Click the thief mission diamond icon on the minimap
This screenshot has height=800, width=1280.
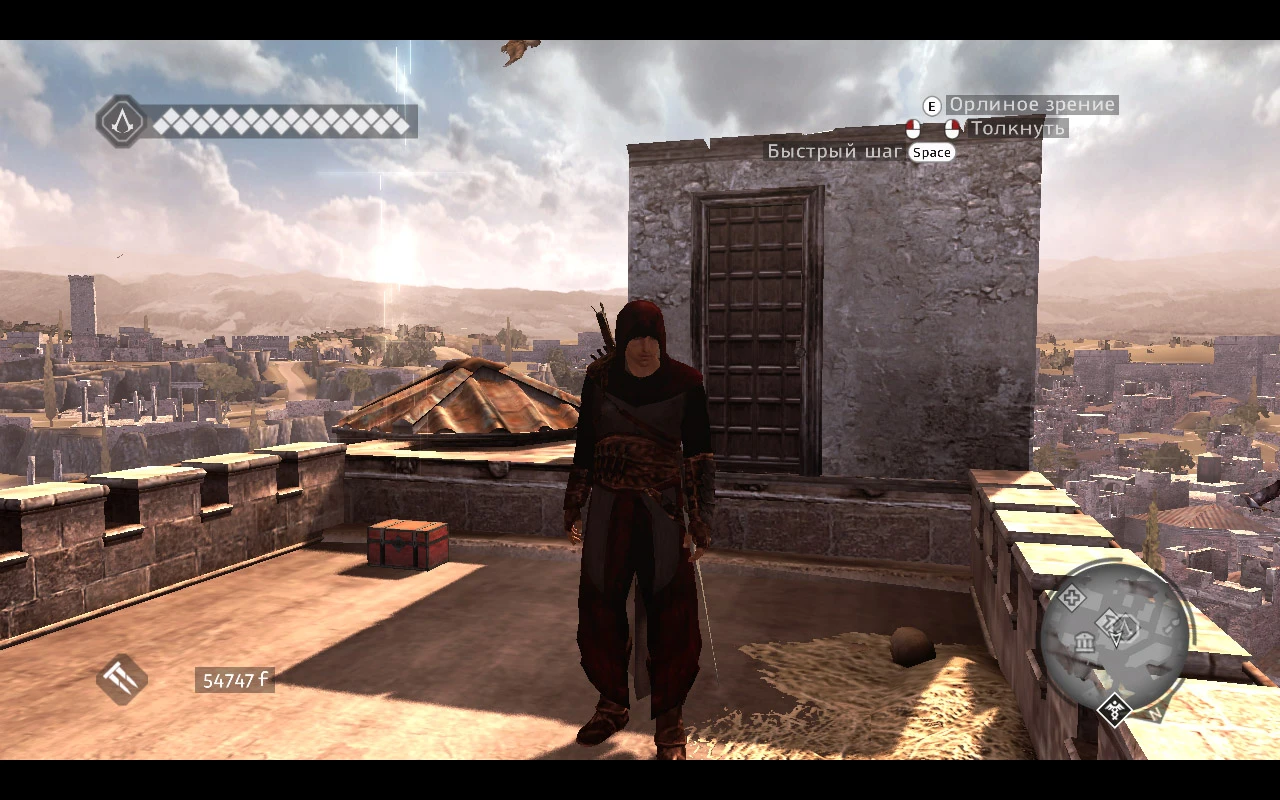coord(1106,623)
